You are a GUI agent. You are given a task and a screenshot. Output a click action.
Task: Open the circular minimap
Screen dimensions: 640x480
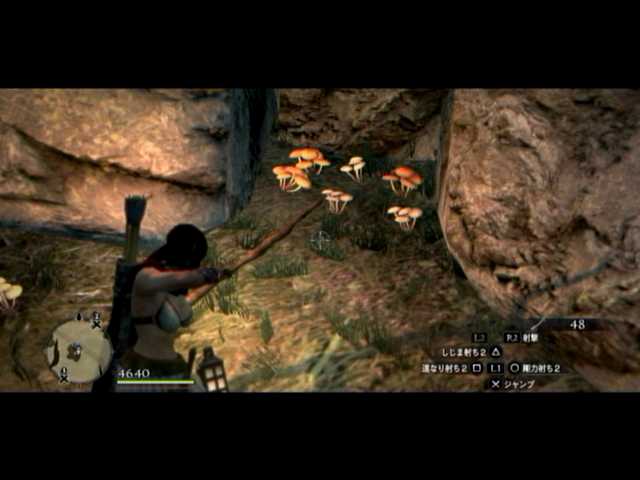click(79, 349)
